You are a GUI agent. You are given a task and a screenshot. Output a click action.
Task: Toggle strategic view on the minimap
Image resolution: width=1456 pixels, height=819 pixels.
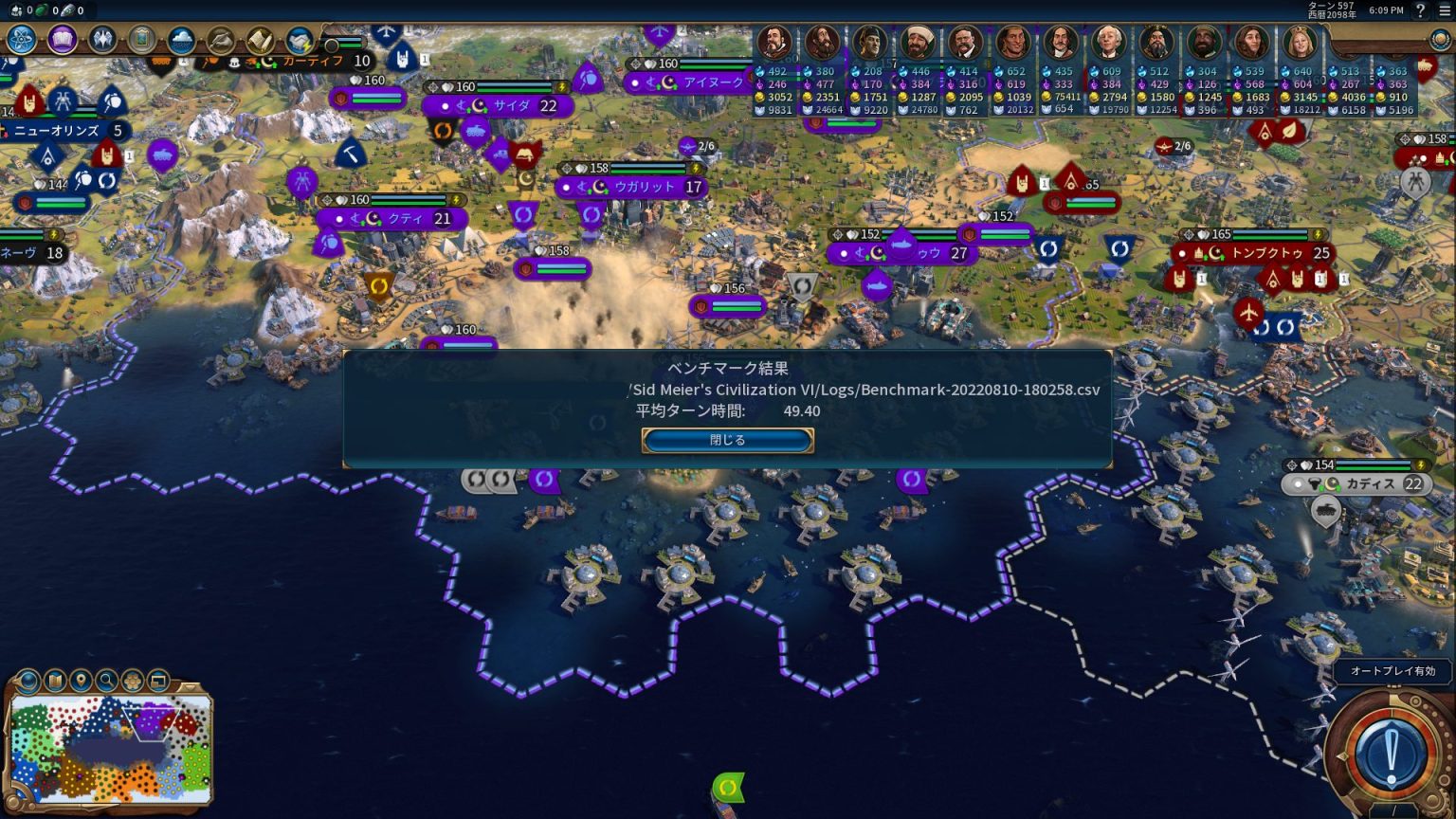(x=158, y=680)
